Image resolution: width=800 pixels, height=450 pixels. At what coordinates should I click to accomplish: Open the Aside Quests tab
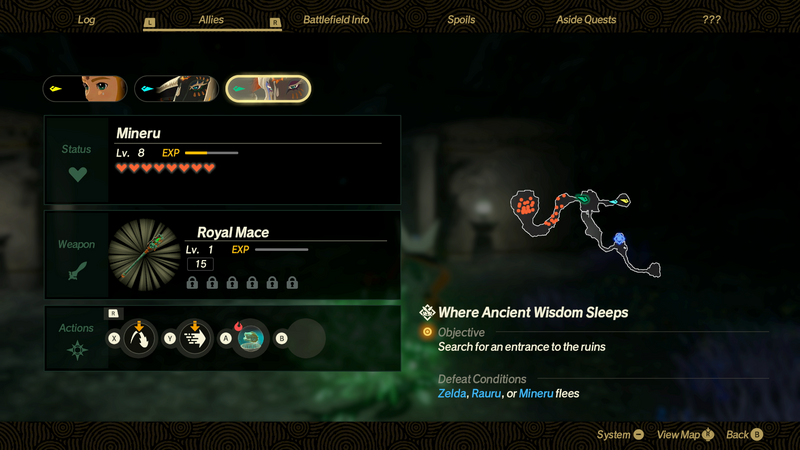[586, 20]
